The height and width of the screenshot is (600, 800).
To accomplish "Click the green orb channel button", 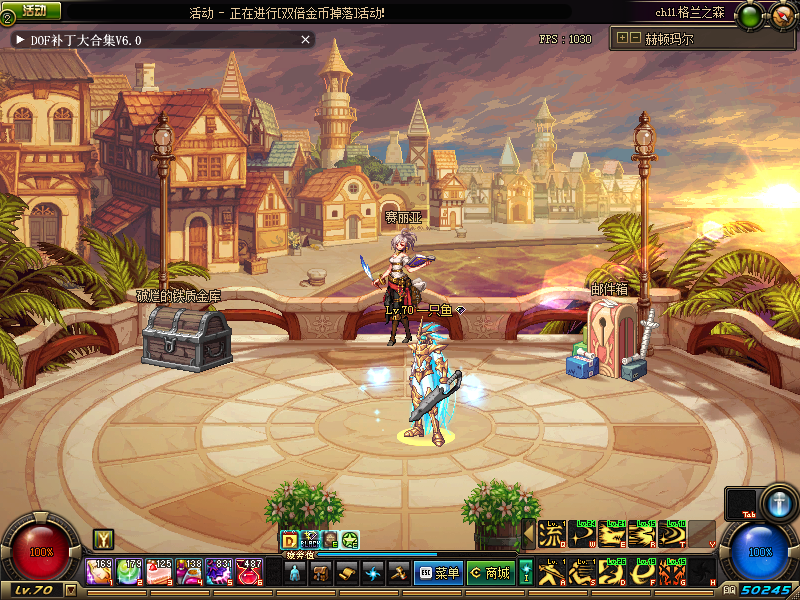I will pyautogui.click(x=748, y=14).
